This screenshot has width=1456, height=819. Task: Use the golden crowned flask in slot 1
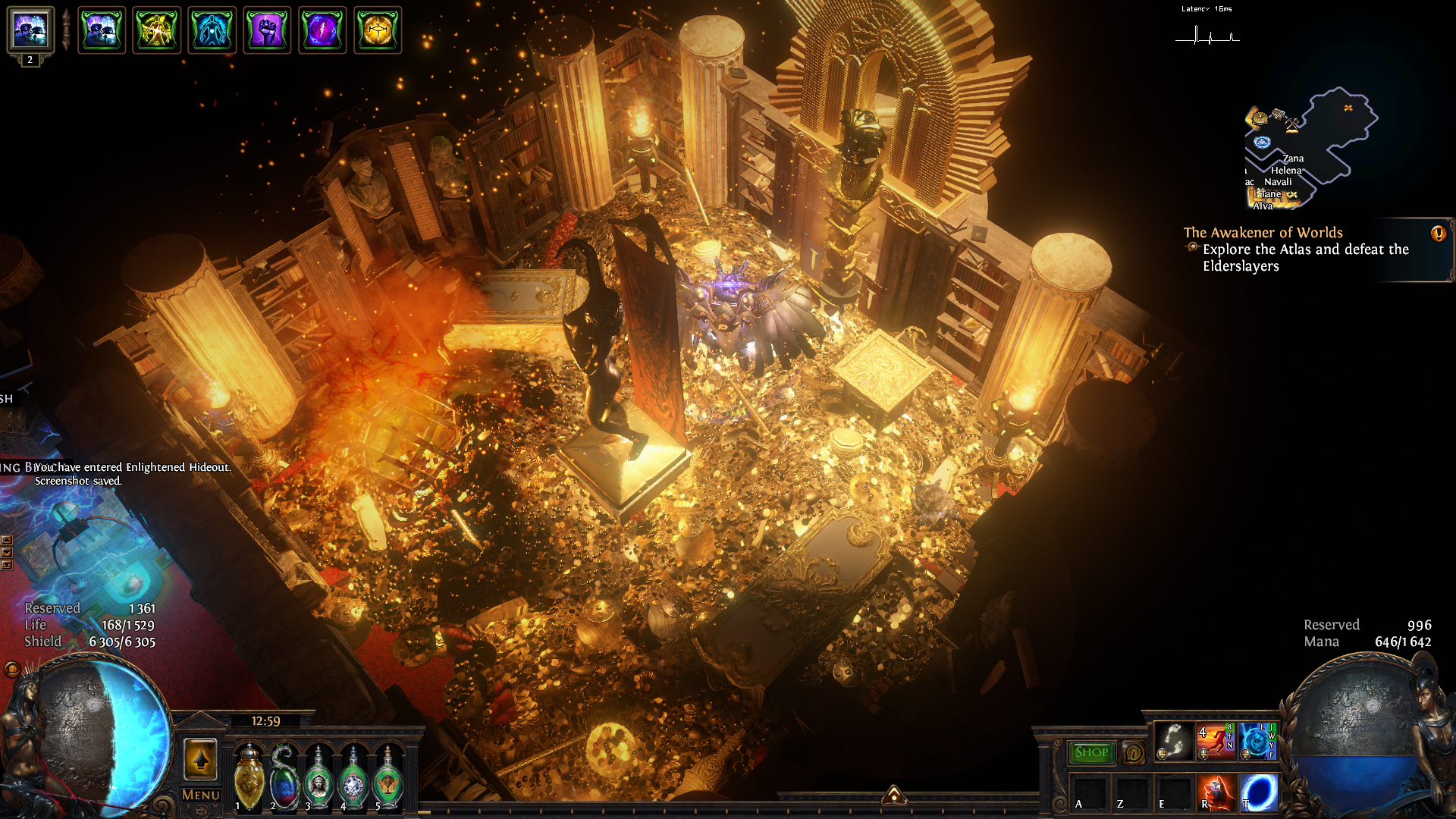click(x=249, y=777)
